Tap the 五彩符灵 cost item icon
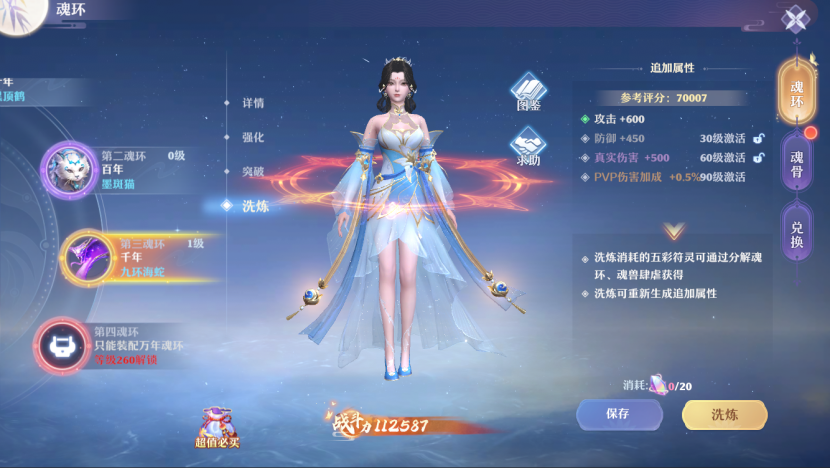This screenshot has width=831, height=468. click(x=657, y=385)
